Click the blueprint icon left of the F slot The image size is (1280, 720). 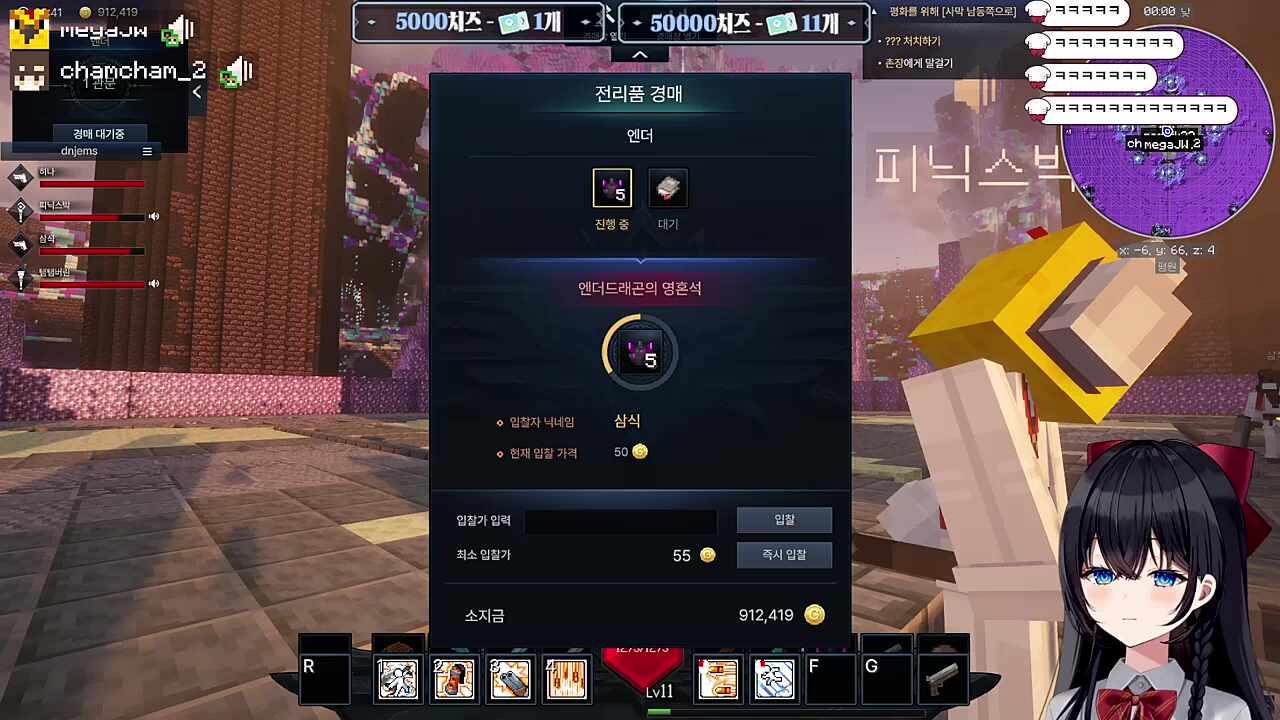click(x=774, y=678)
